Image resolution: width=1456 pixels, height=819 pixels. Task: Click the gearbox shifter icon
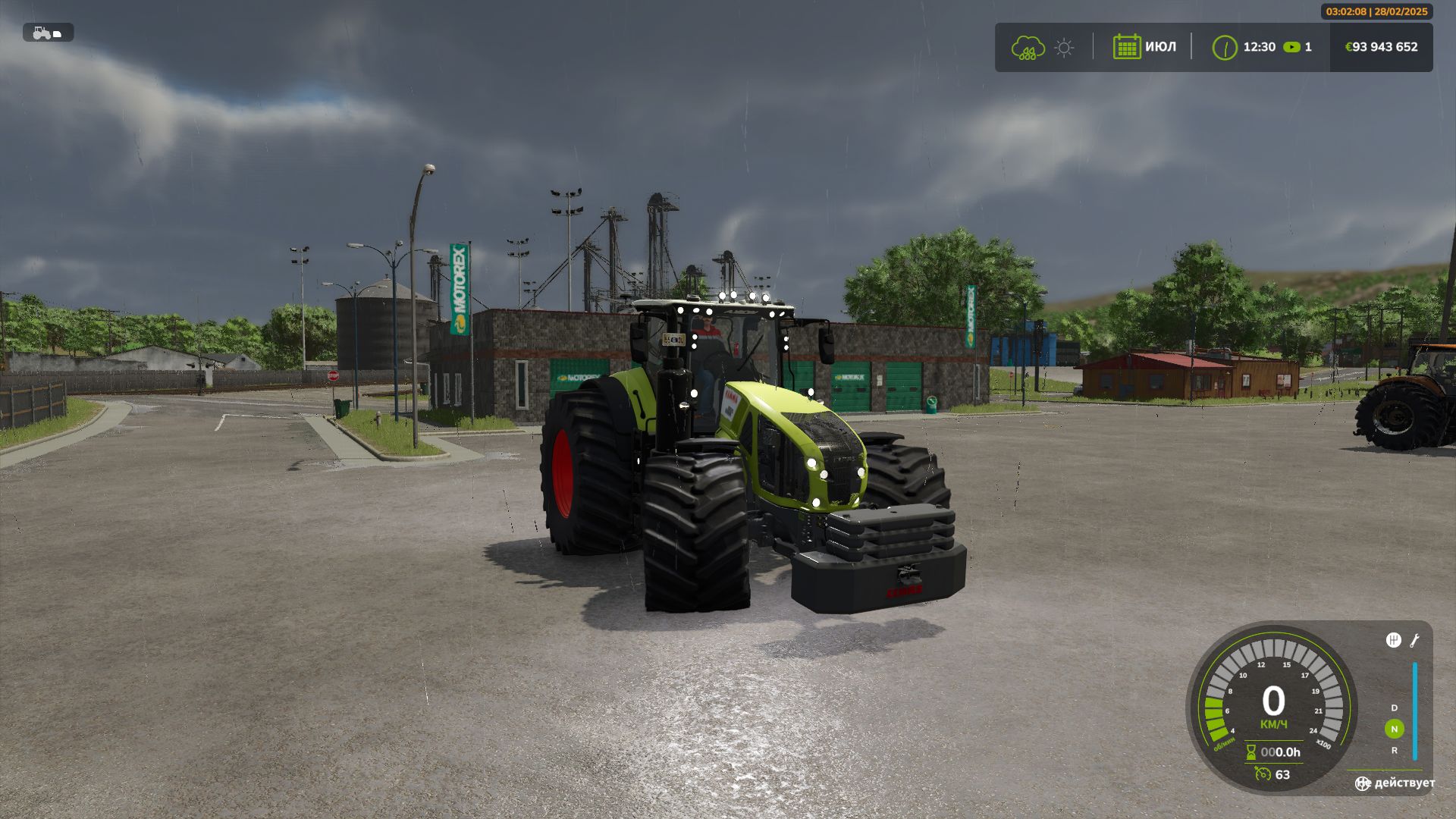[1393, 640]
